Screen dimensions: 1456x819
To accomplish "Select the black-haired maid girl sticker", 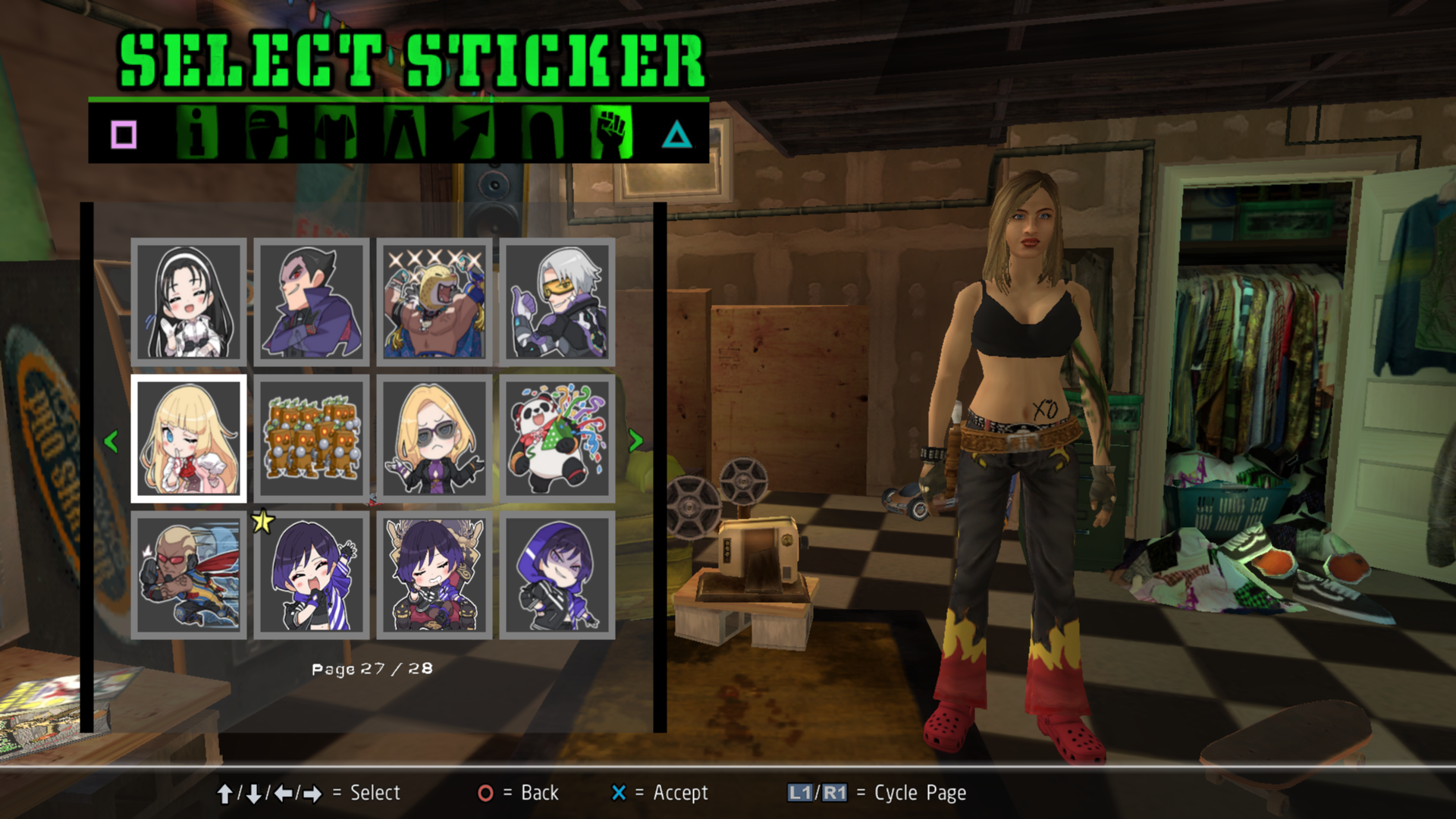I will 189,302.
